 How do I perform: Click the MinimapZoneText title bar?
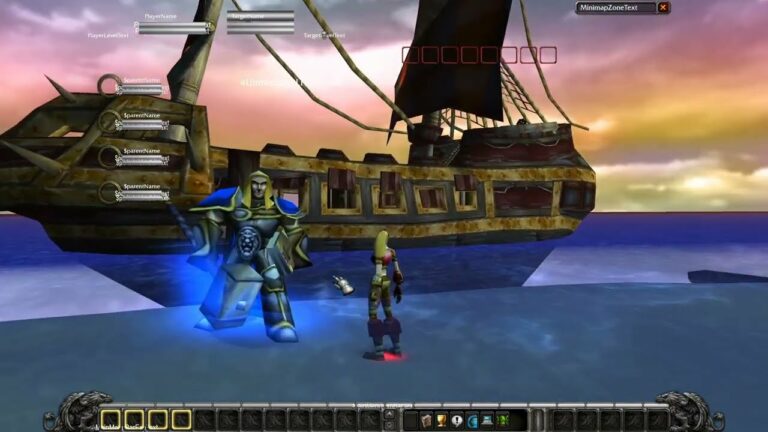click(x=615, y=8)
